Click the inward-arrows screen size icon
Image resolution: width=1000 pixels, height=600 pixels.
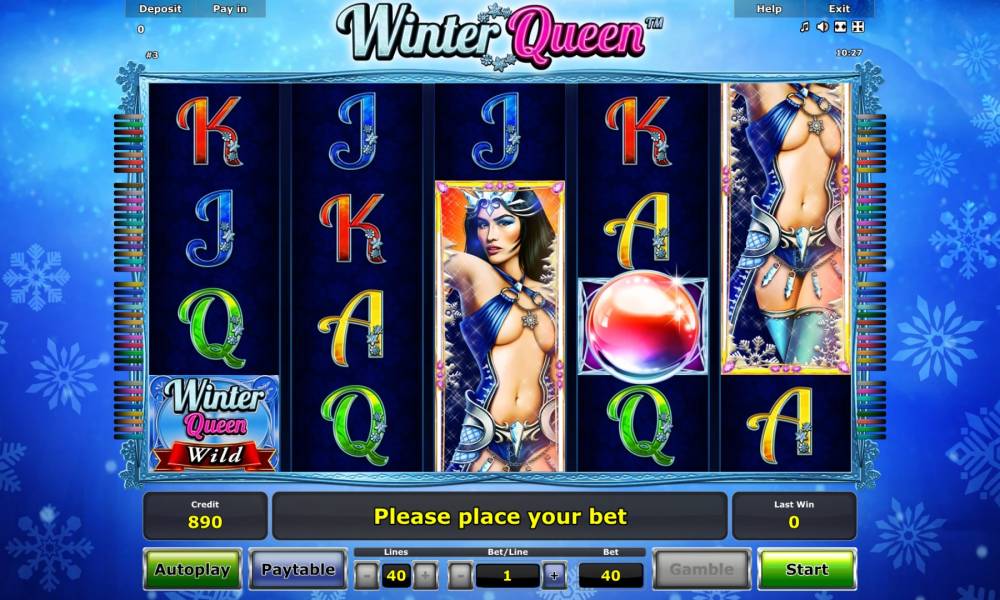840,27
